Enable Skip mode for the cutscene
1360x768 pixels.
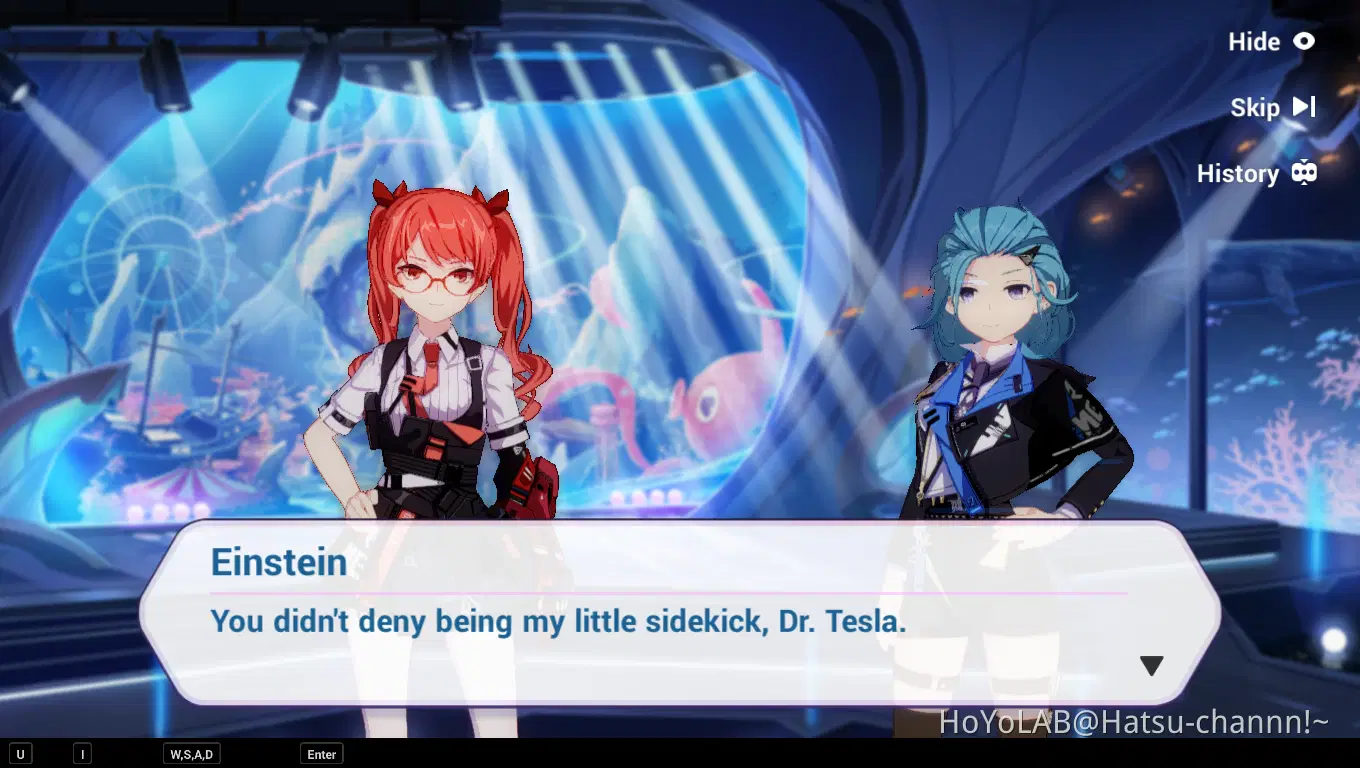[1256, 107]
